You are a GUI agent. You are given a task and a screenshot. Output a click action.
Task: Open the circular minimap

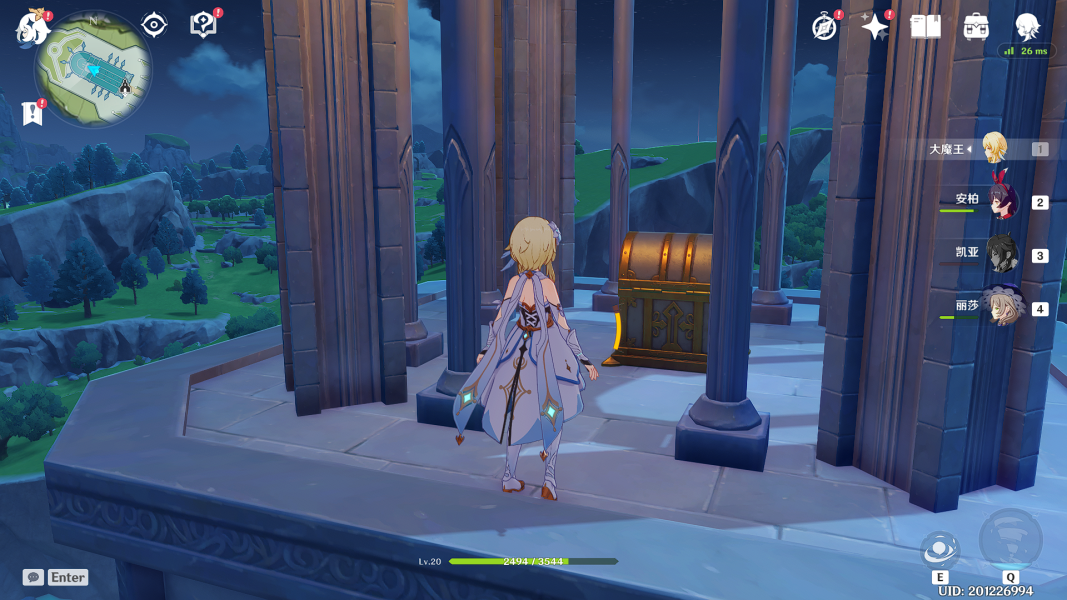click(x=93, y=70)
